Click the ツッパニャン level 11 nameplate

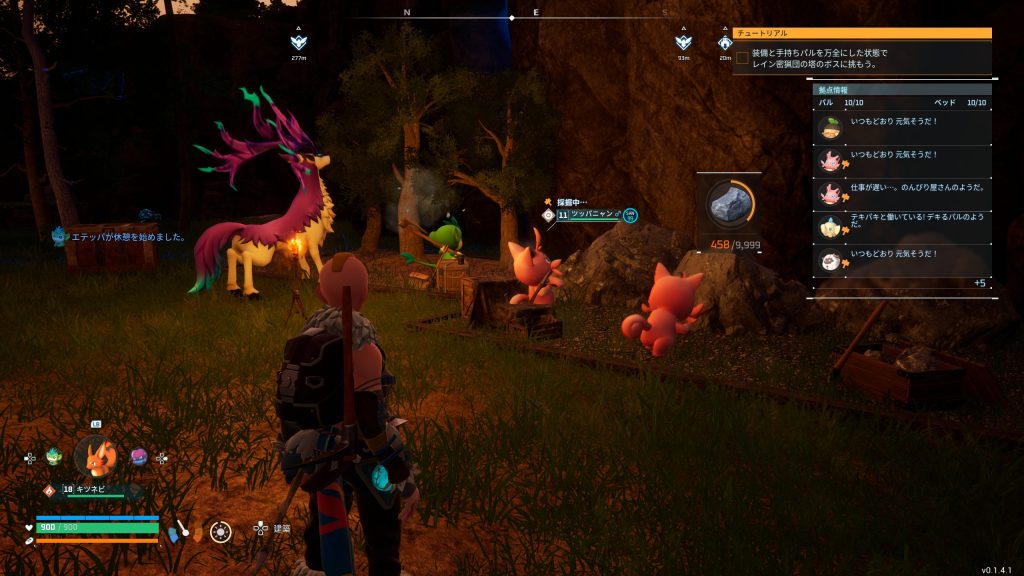(x=590, y=214)
